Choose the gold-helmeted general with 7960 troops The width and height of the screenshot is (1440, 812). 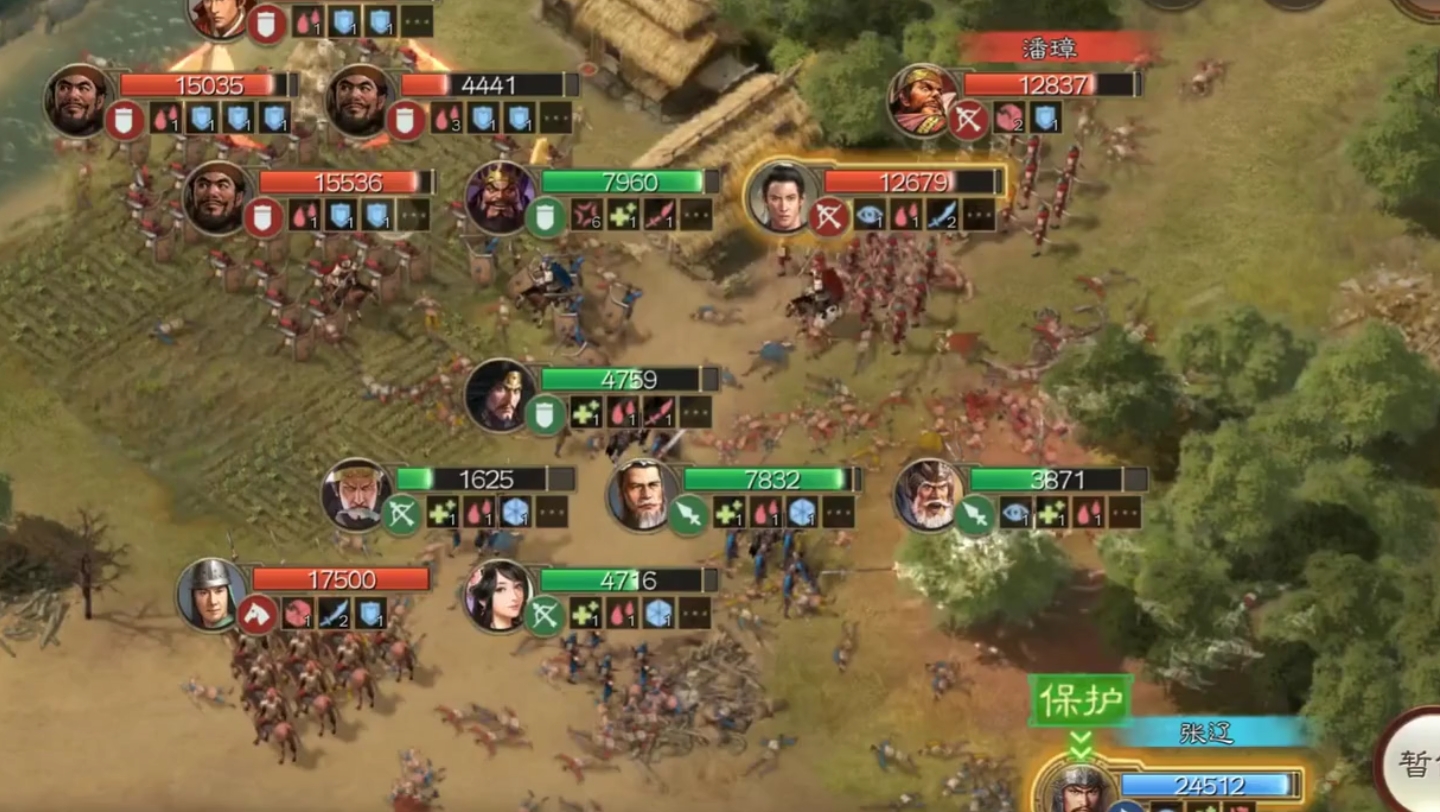click(x=500, y=197)
